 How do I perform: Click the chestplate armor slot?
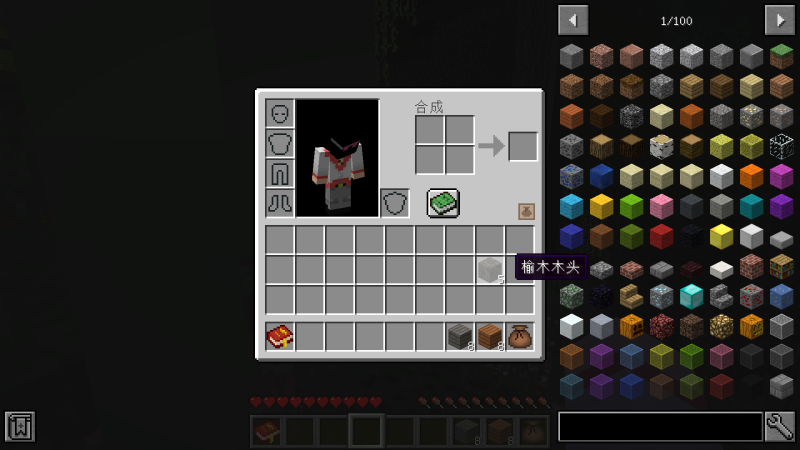(x=280, y=144)
